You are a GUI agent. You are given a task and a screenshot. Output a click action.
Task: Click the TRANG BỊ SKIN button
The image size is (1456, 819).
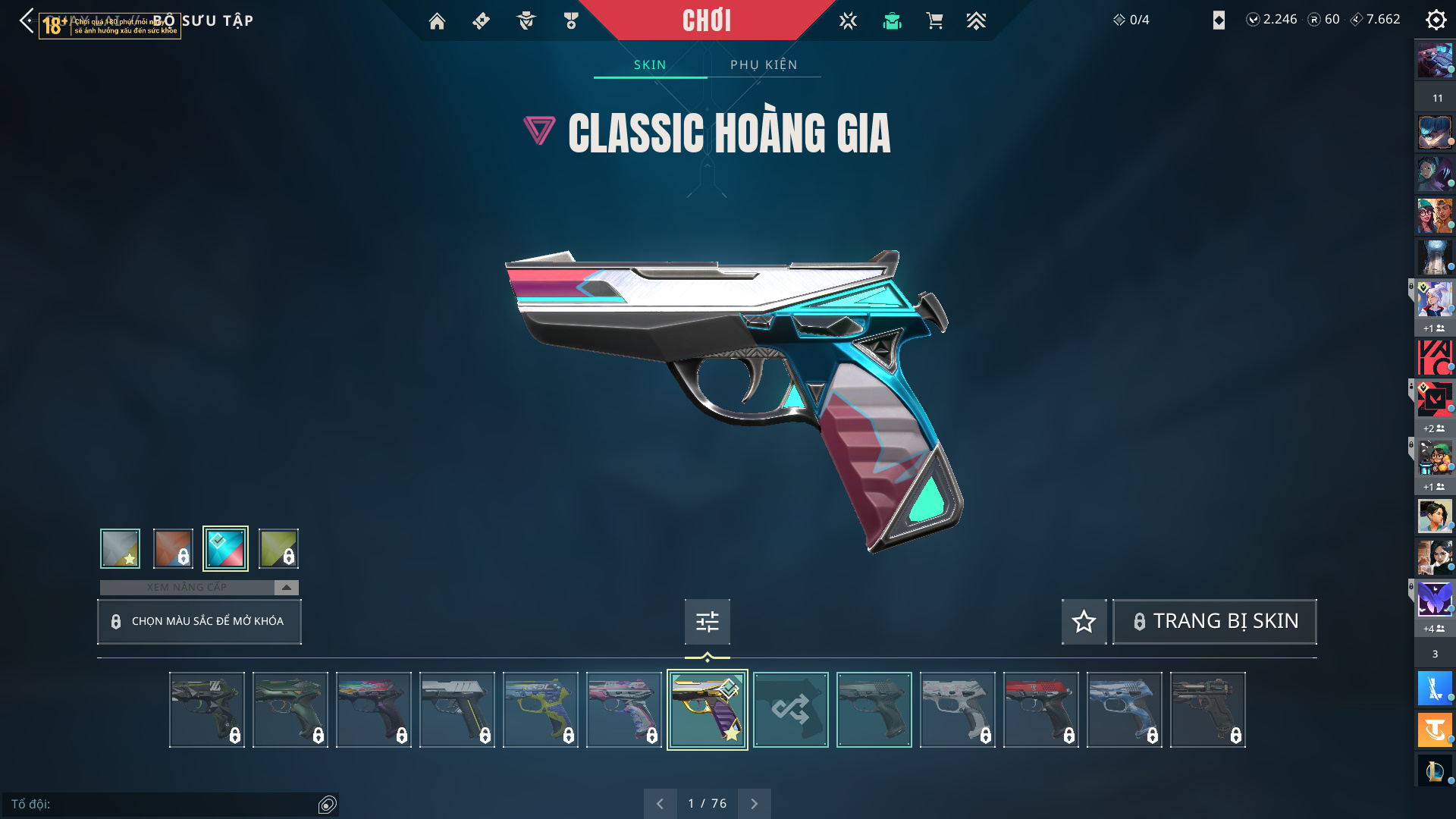(1214, 621)
